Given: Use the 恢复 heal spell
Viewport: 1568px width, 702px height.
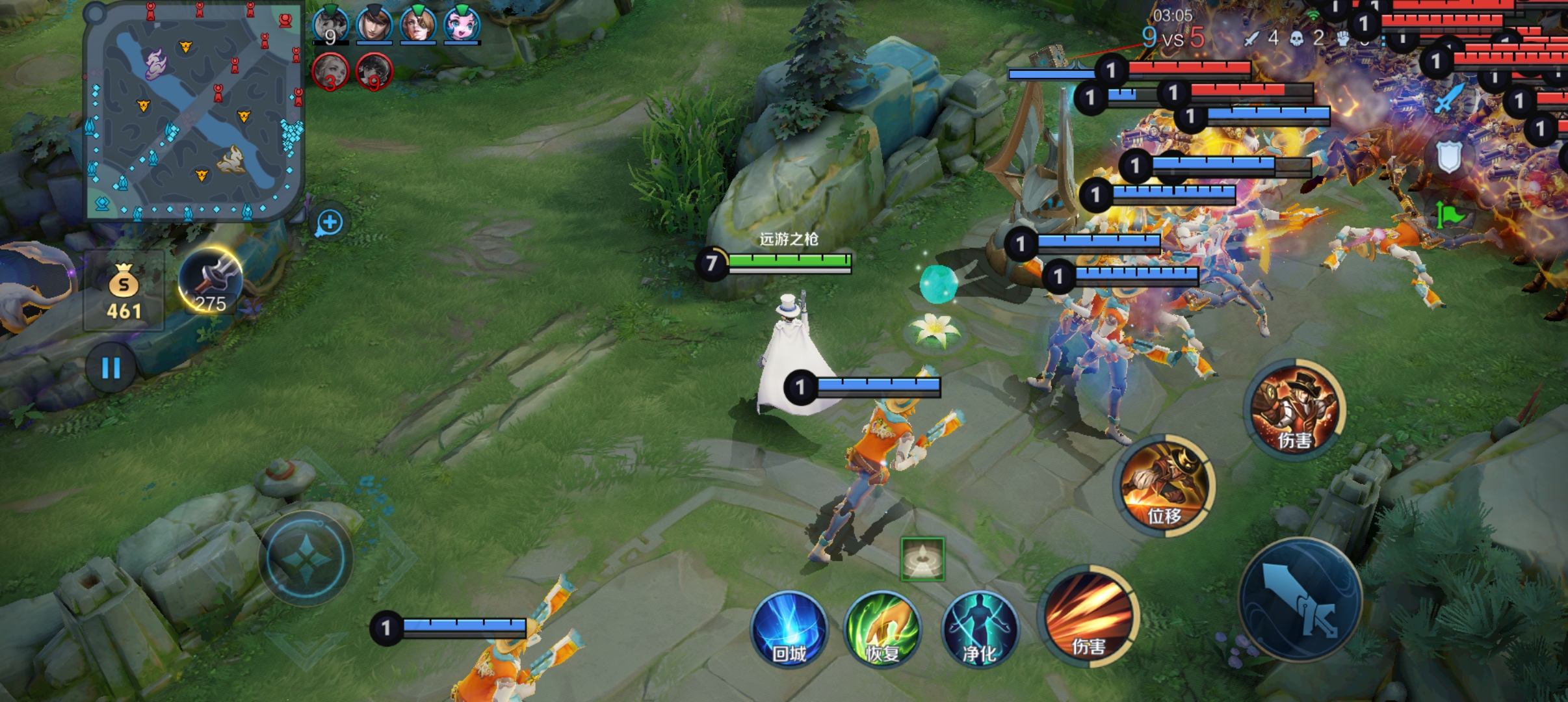Looking at the screenshot, I should (882, 629).
